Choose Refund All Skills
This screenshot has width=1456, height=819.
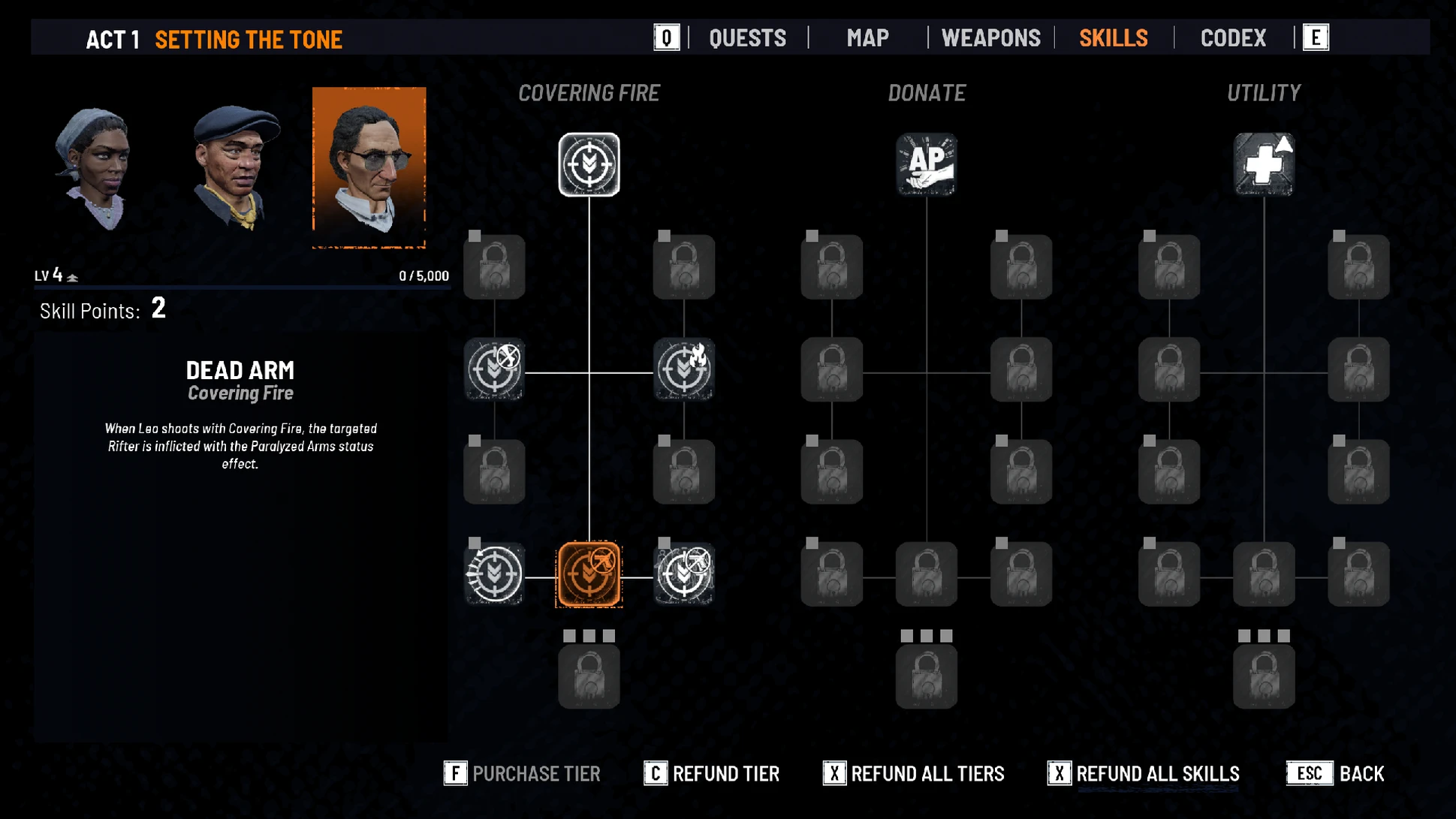[1143, 773]
